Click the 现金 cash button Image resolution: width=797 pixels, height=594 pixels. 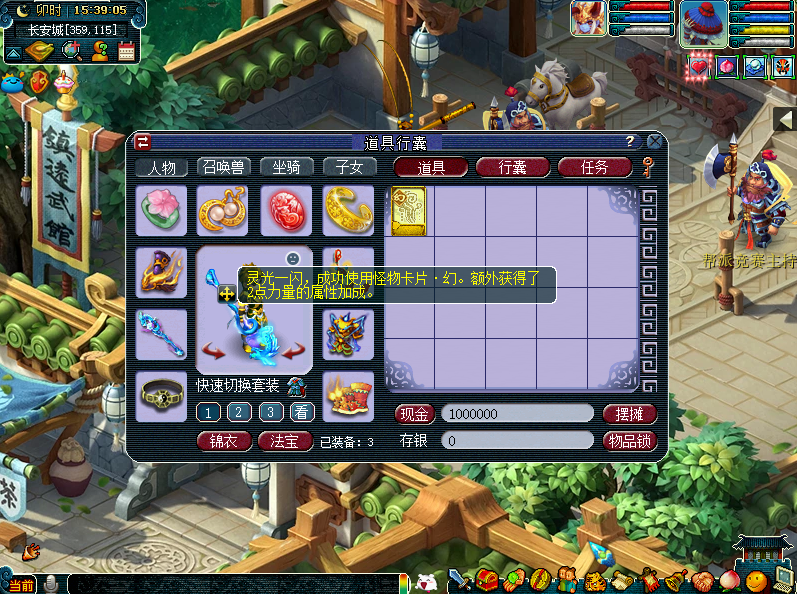pos(414,413)
